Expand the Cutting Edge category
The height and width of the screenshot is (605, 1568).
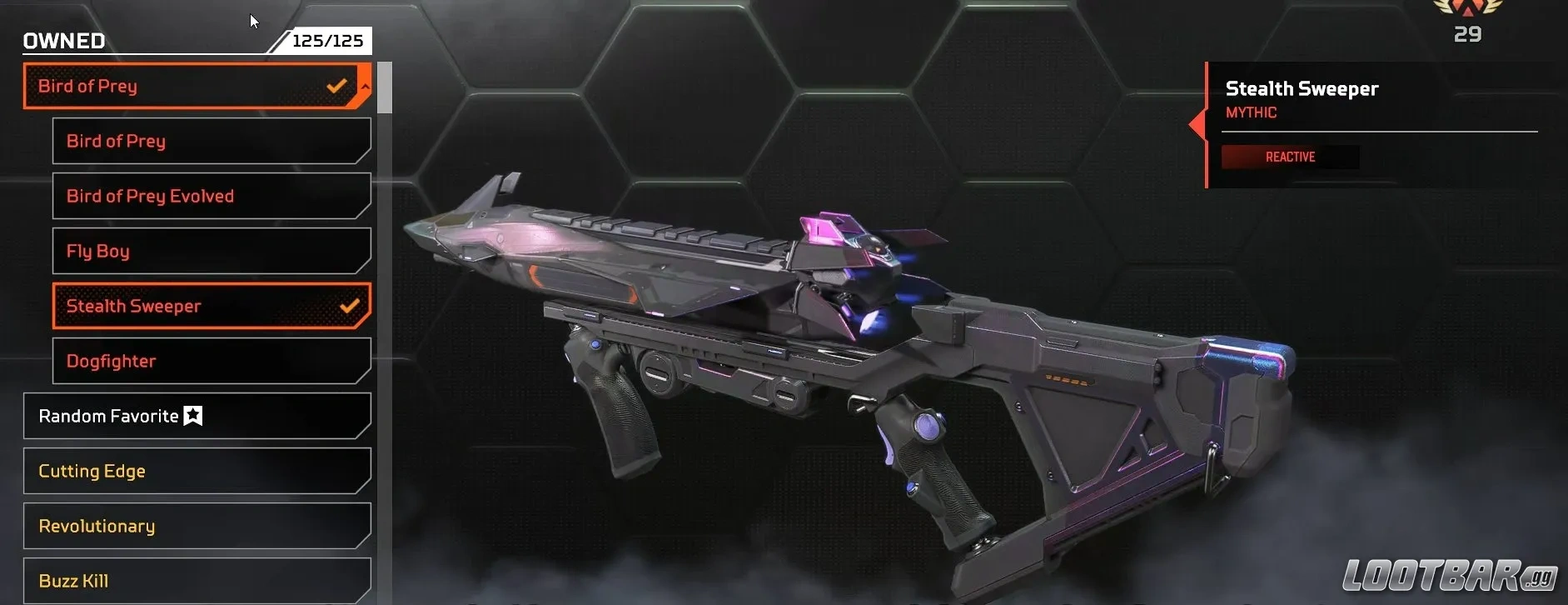(196, 471)
